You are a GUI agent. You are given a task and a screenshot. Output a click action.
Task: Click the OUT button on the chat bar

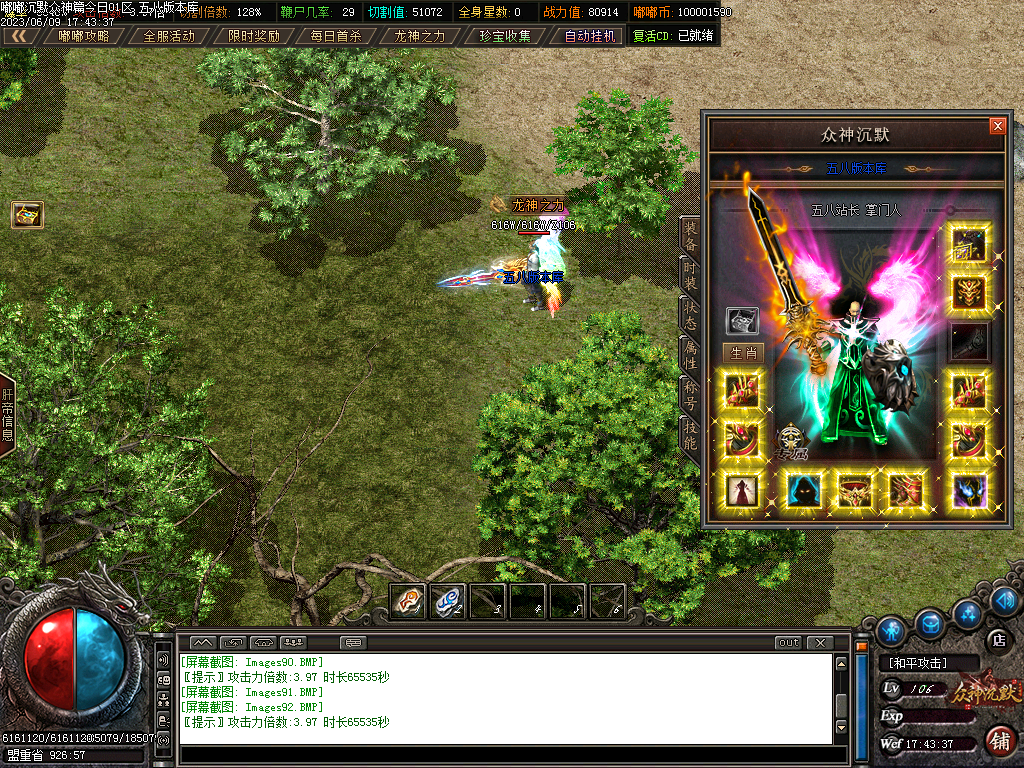click(789, 643)
